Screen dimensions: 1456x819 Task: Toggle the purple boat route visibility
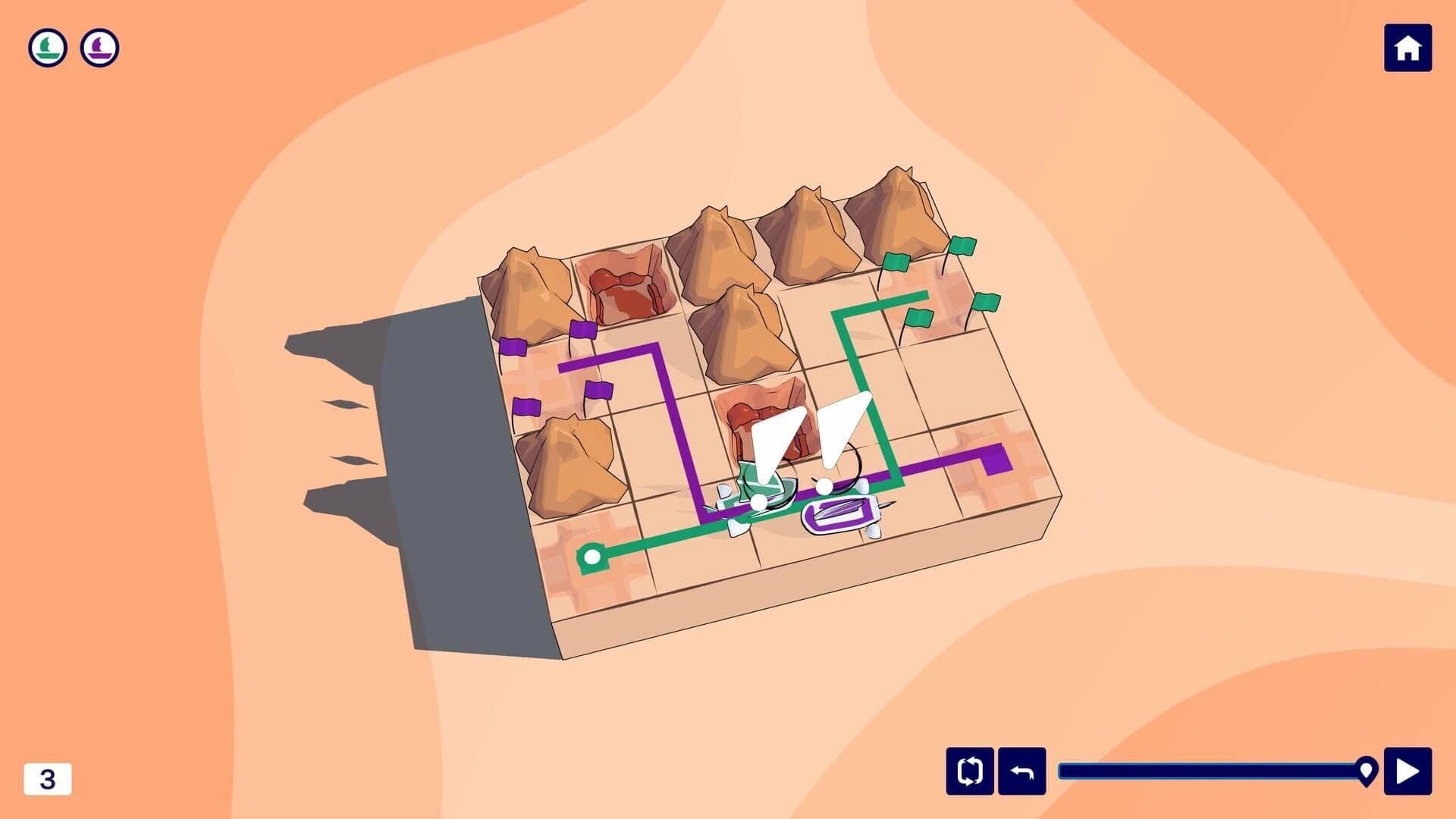99,47
